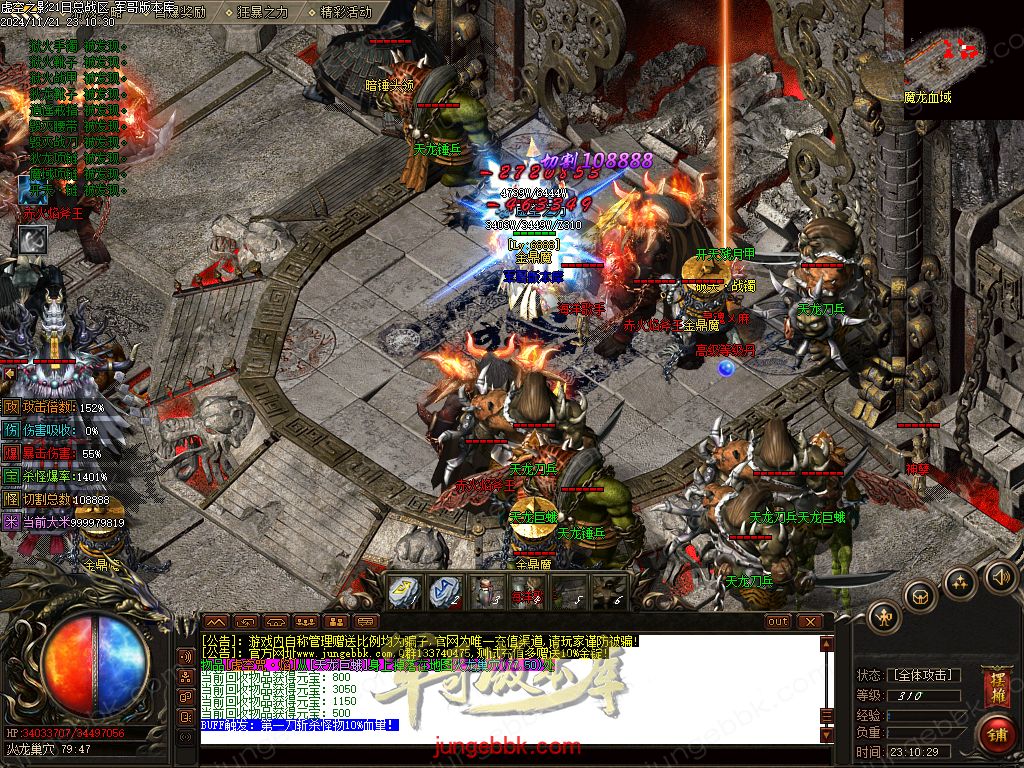Image resolution: width=1024 pixels, height=768 pixels.
Task: Use the potion bottle in hotbar slot 3
Action: point(487,592)
